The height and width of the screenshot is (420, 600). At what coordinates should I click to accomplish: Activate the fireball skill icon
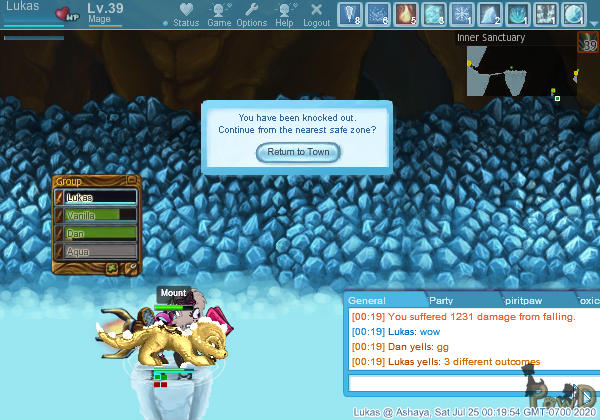pos(407,14)
